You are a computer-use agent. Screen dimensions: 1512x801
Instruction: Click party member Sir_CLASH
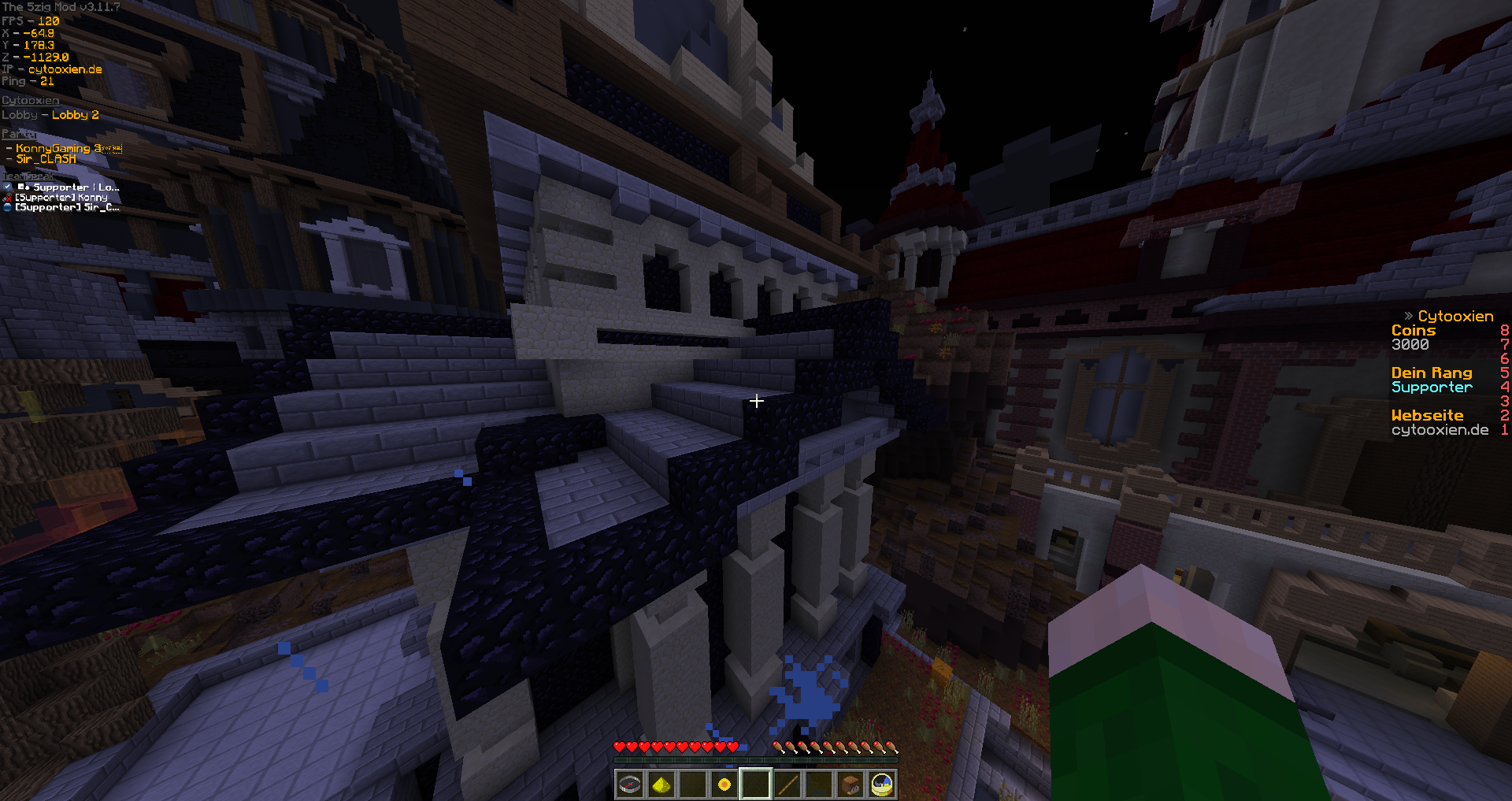[46, 159]
